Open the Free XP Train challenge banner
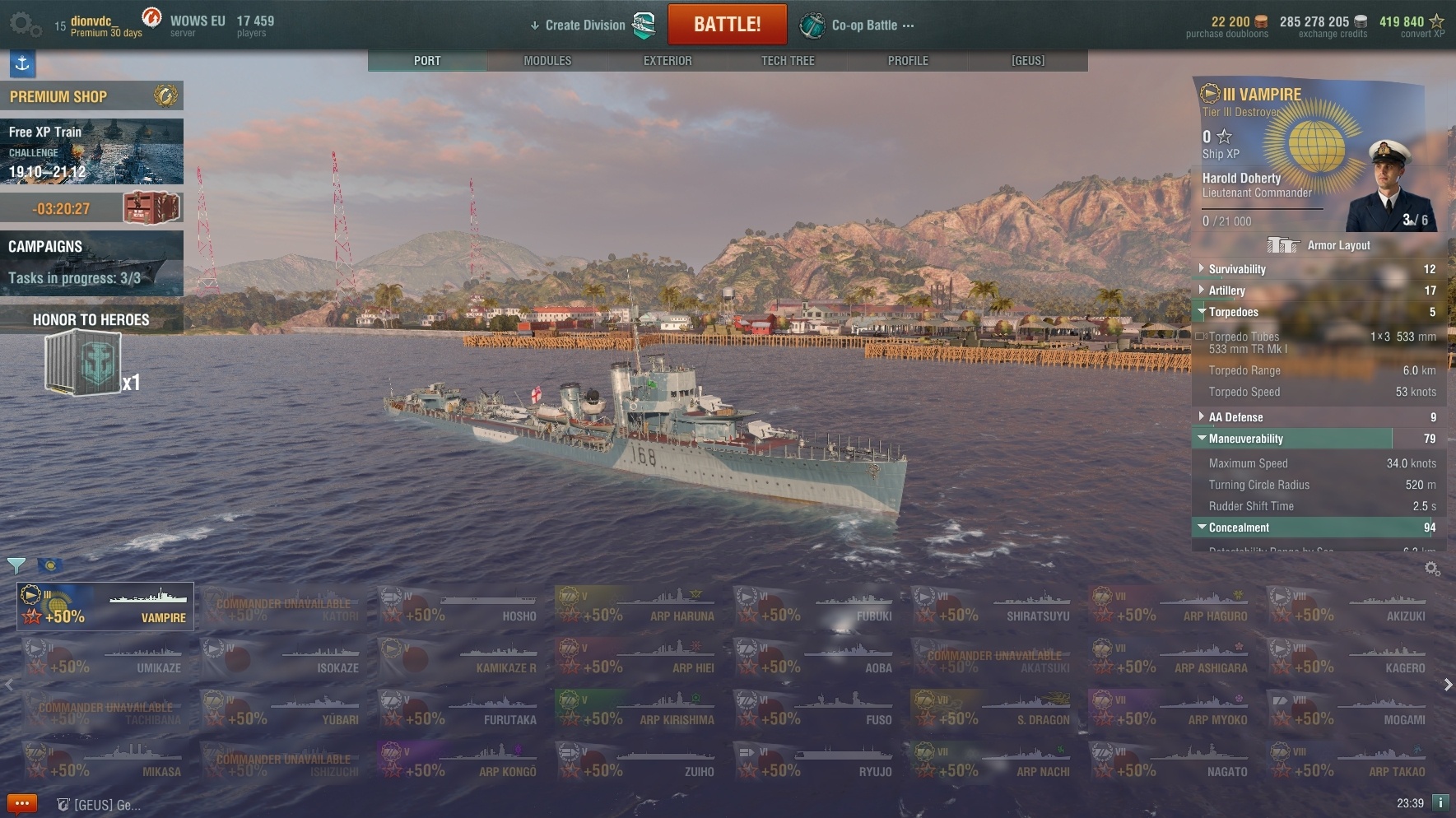The image size is (1456, 818). coord(91,151)
